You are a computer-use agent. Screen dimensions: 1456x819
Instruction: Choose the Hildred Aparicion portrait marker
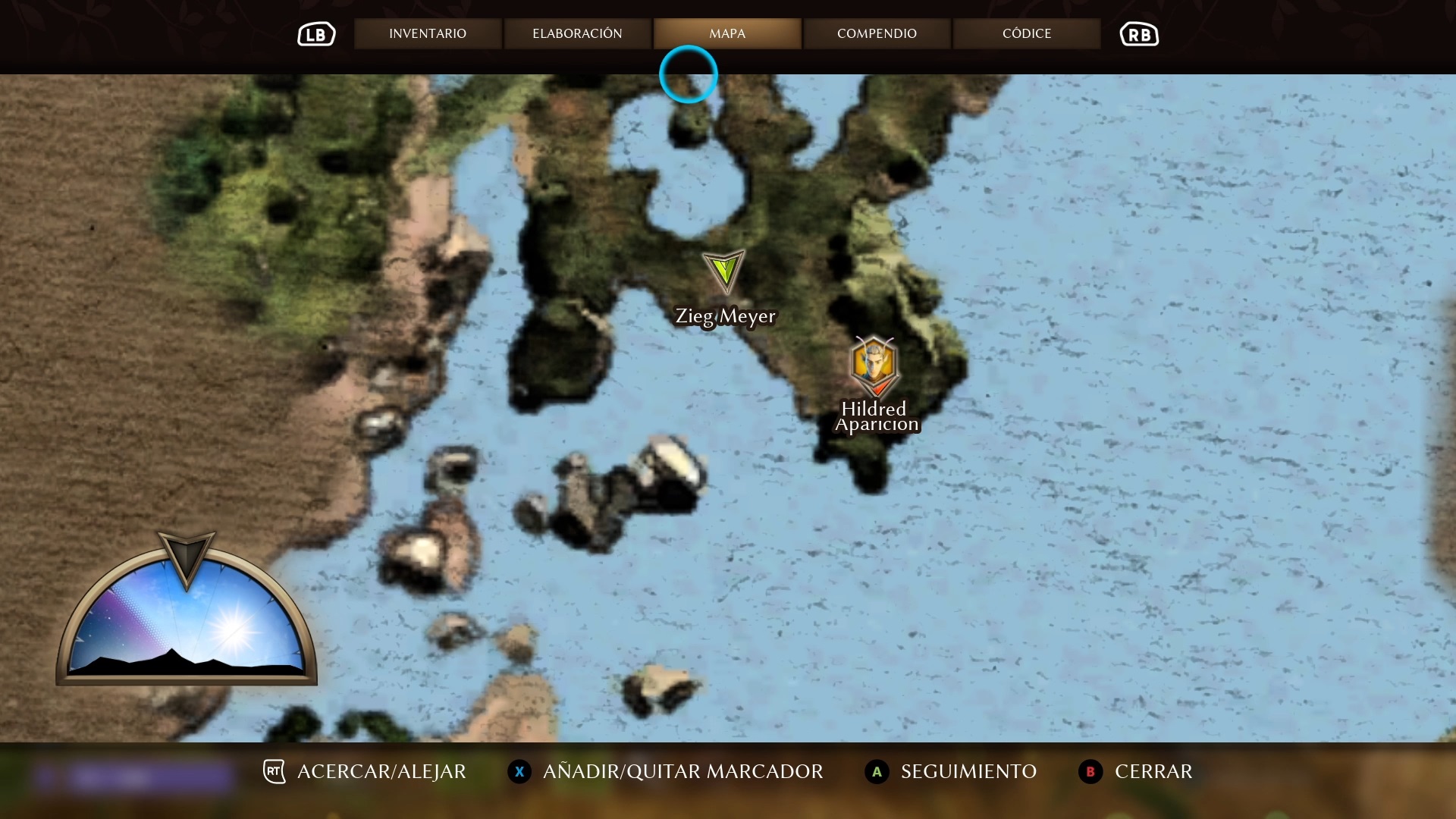click(x=874, y=366)
